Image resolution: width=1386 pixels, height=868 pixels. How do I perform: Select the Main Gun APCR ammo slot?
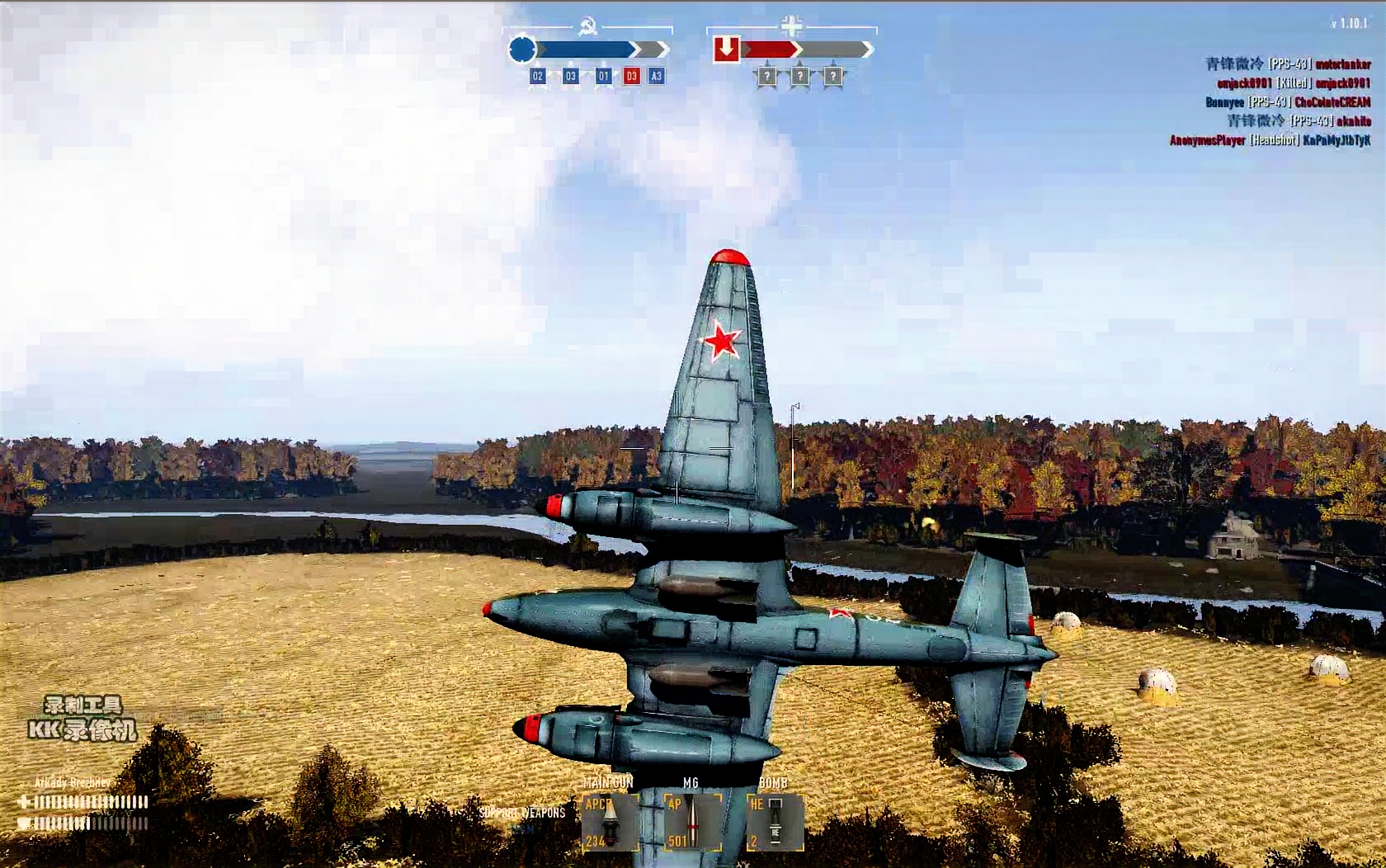coord(610,822)
